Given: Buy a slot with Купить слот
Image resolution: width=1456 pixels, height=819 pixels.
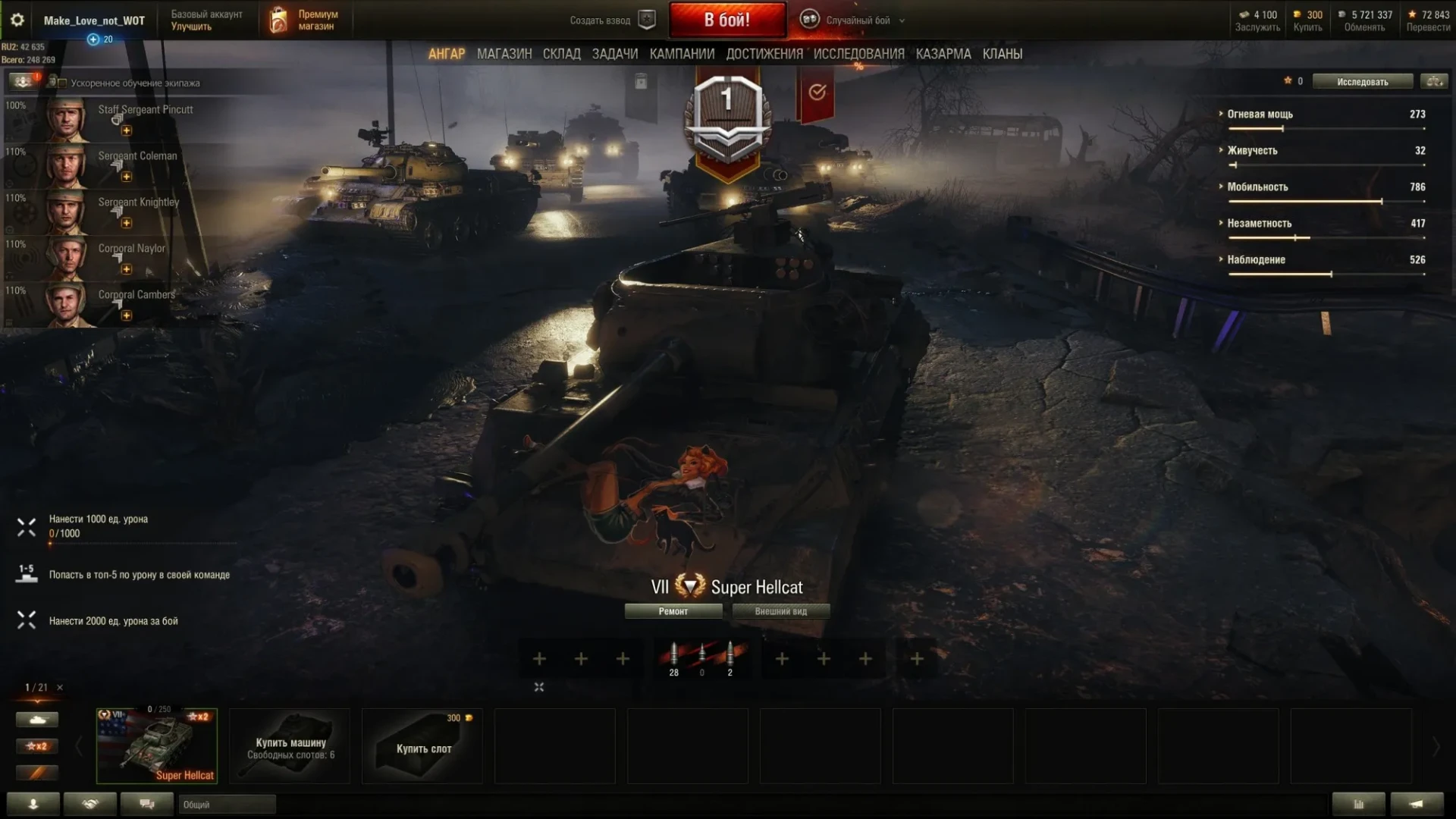Looking at the screenshot, I should coord(422,746).
